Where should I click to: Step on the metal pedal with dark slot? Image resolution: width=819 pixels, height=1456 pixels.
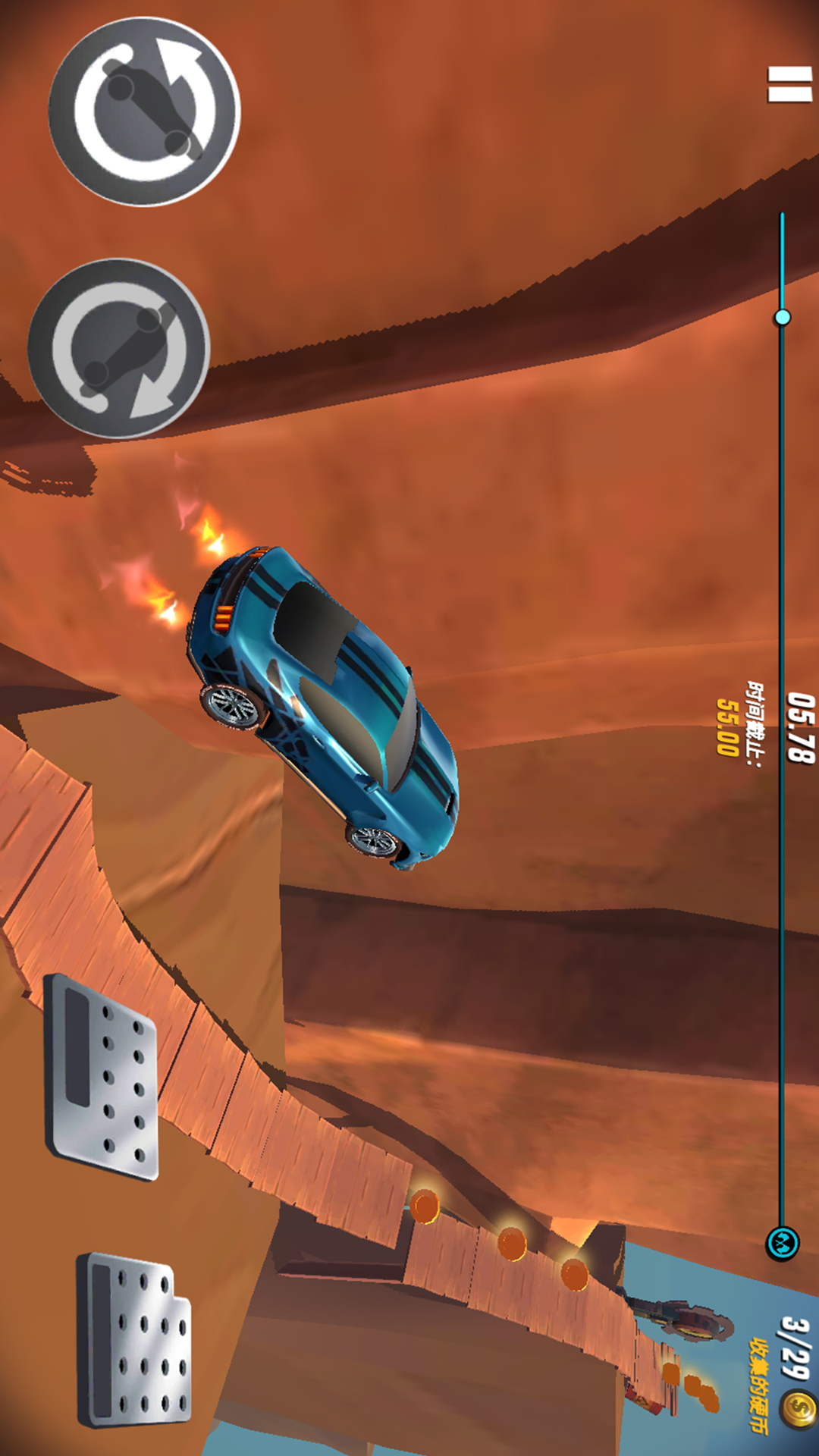click(x=102, y=1076)
